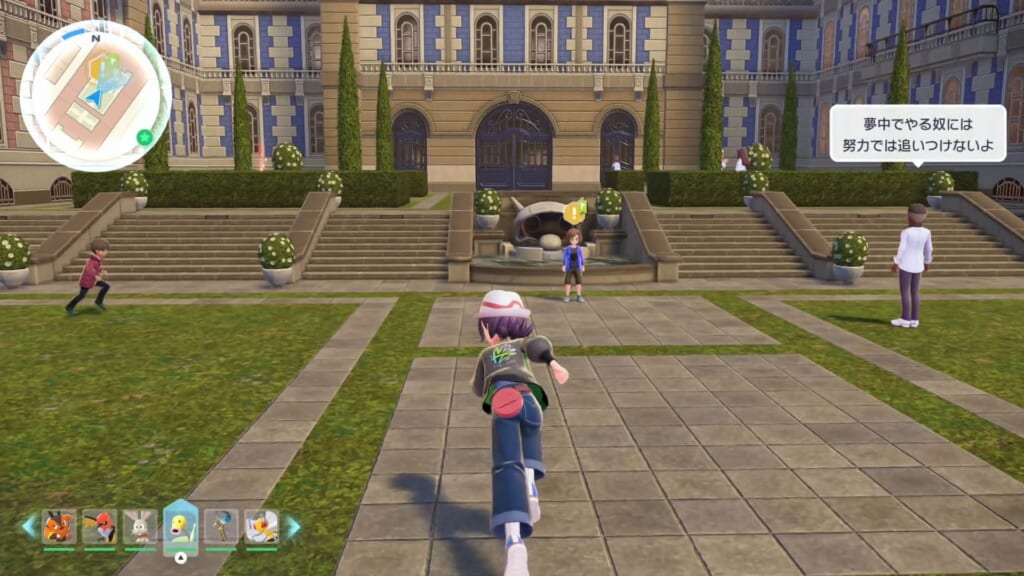Image resolution: width=1024 pixels, height=576 pixels.
Task: Select the green star marker on minimap
Action: click(144, 135)
